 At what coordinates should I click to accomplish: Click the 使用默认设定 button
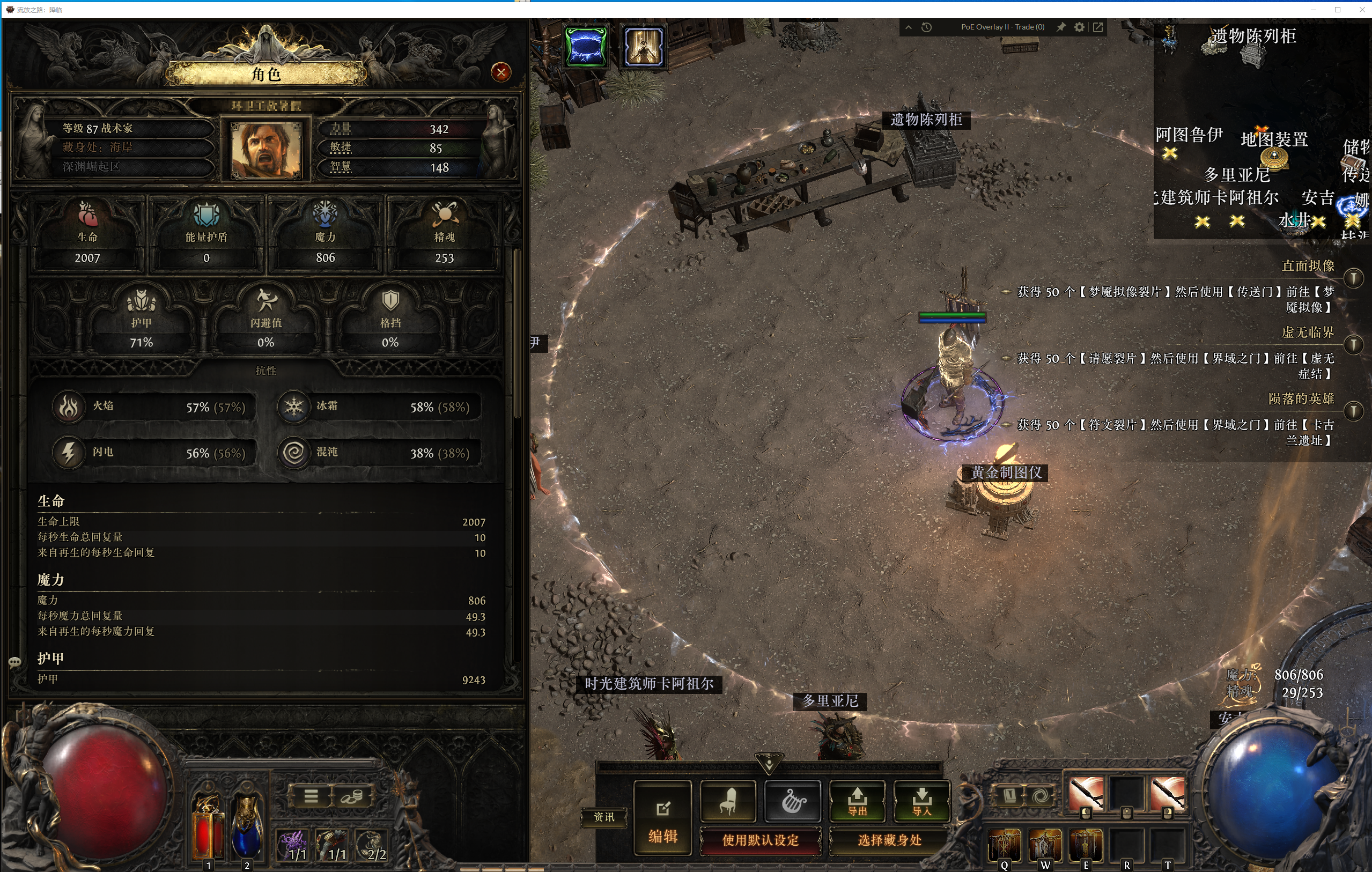point(760,840)
